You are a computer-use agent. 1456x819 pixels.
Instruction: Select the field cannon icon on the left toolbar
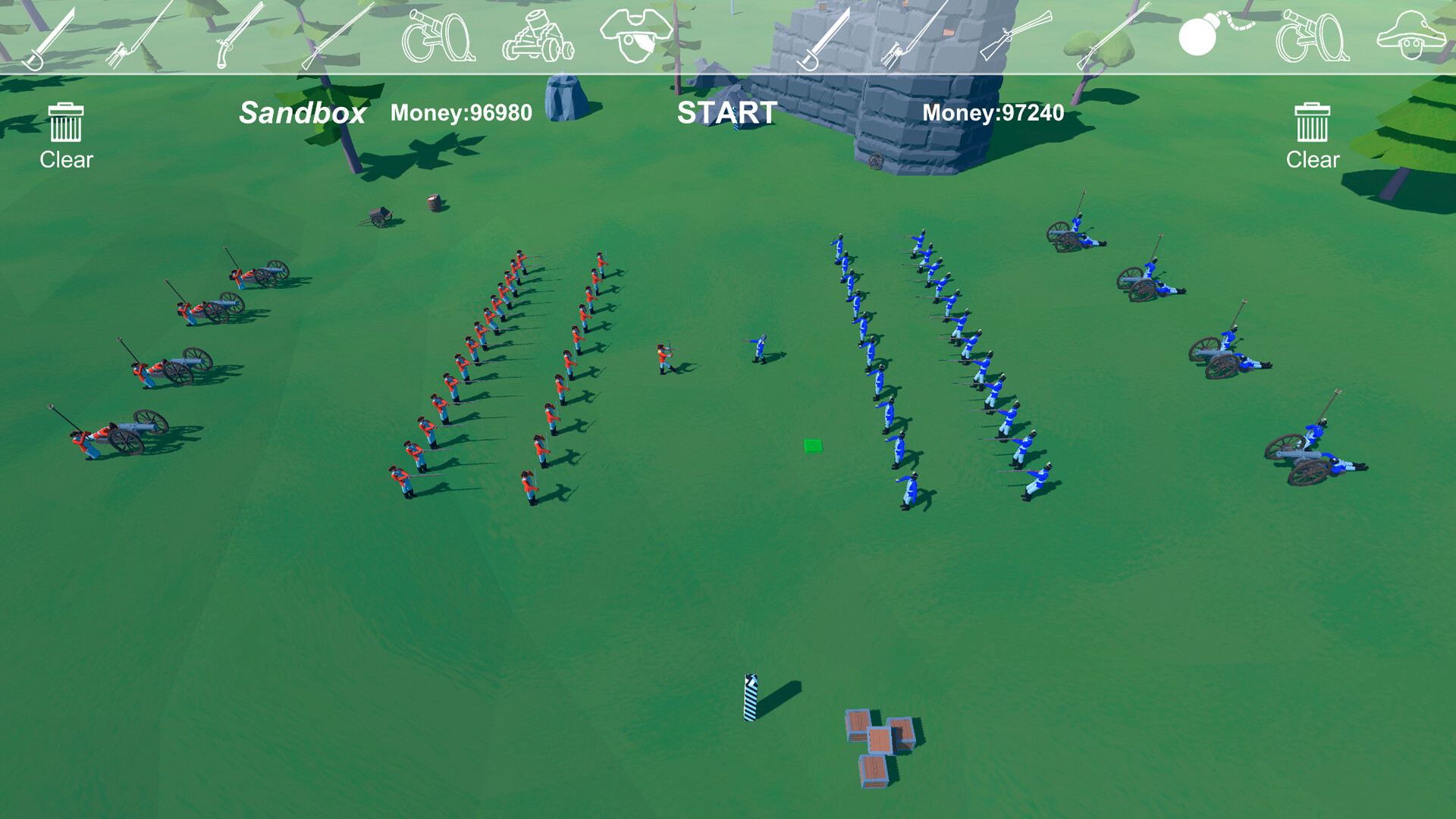440,34
